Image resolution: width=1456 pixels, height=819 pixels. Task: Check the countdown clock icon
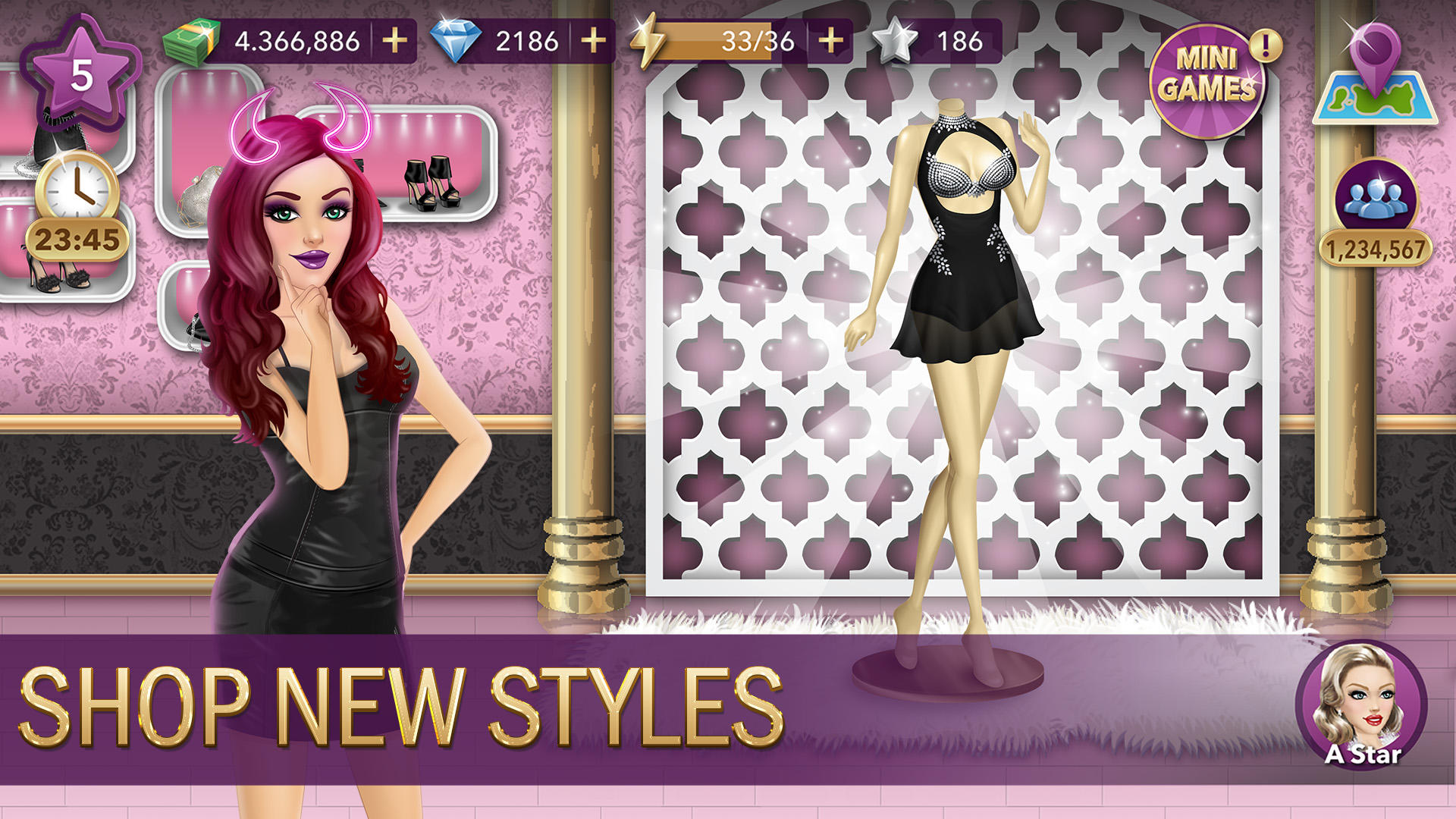click(76, 186)
